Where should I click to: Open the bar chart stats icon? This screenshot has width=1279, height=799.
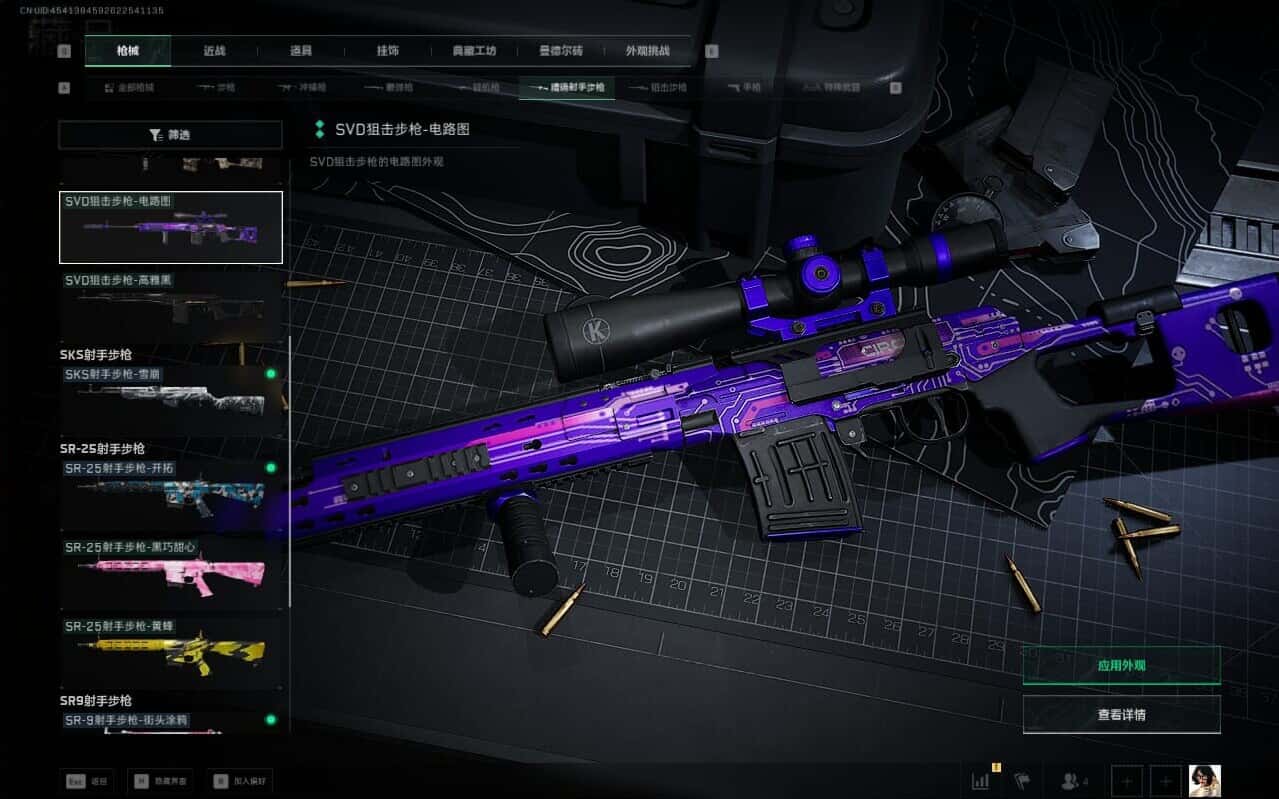click(x=981, y=780)
